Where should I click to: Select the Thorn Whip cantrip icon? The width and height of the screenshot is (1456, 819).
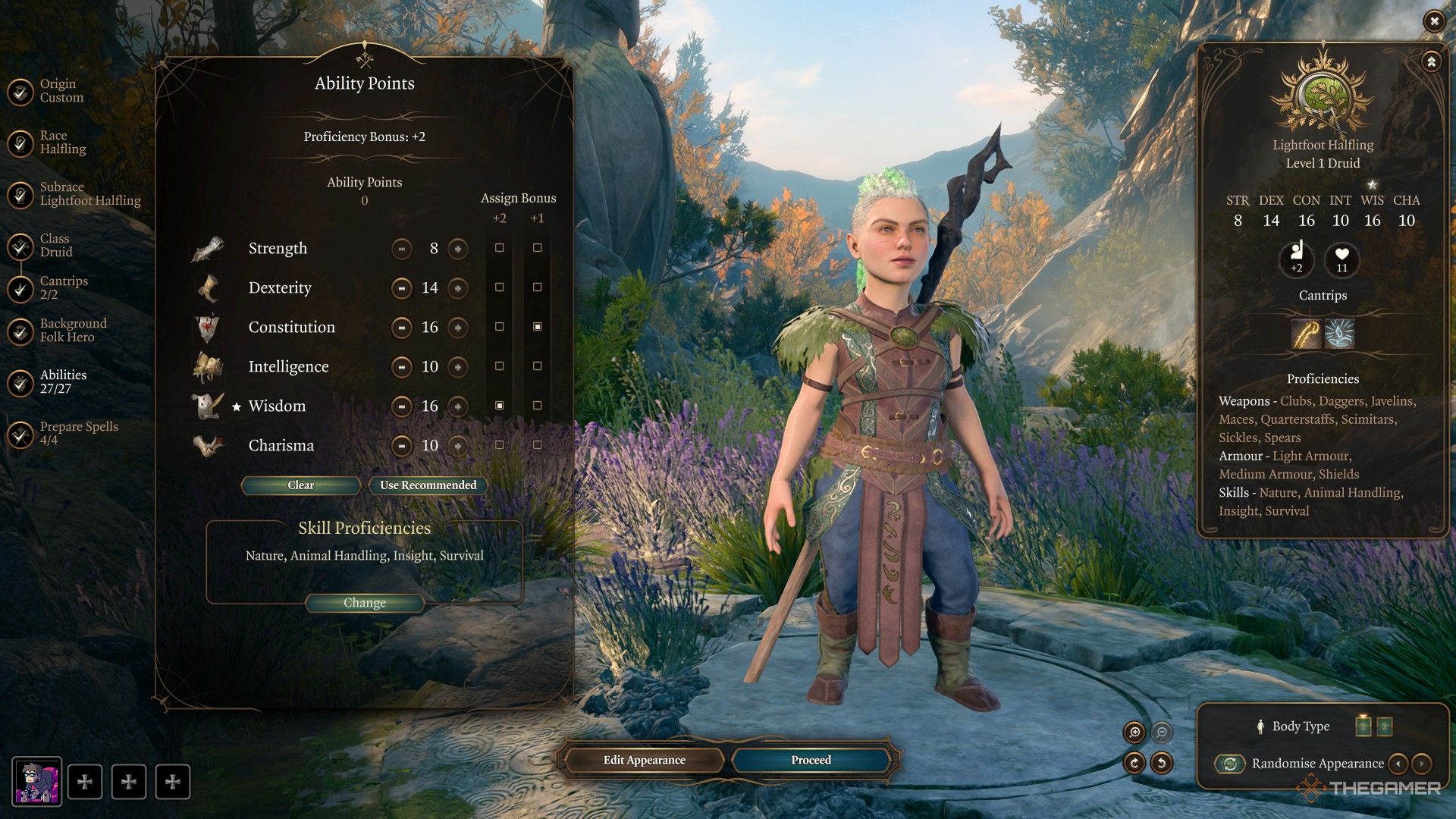pyautogui.click(x=1306, y=334)
